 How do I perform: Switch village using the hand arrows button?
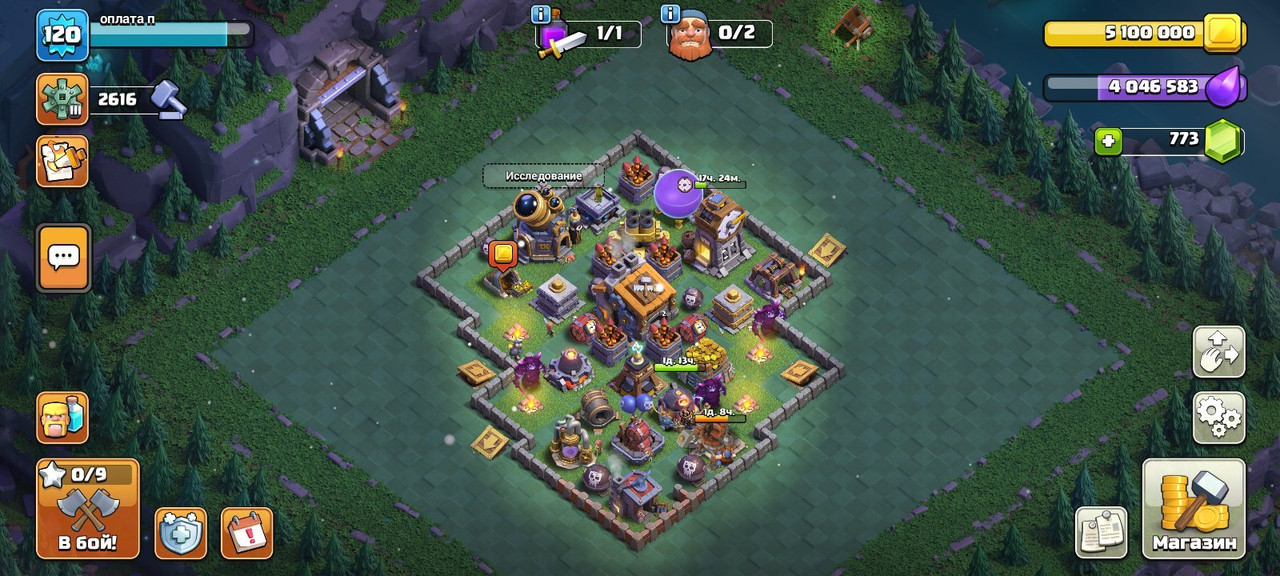(x=1218, y=352)
